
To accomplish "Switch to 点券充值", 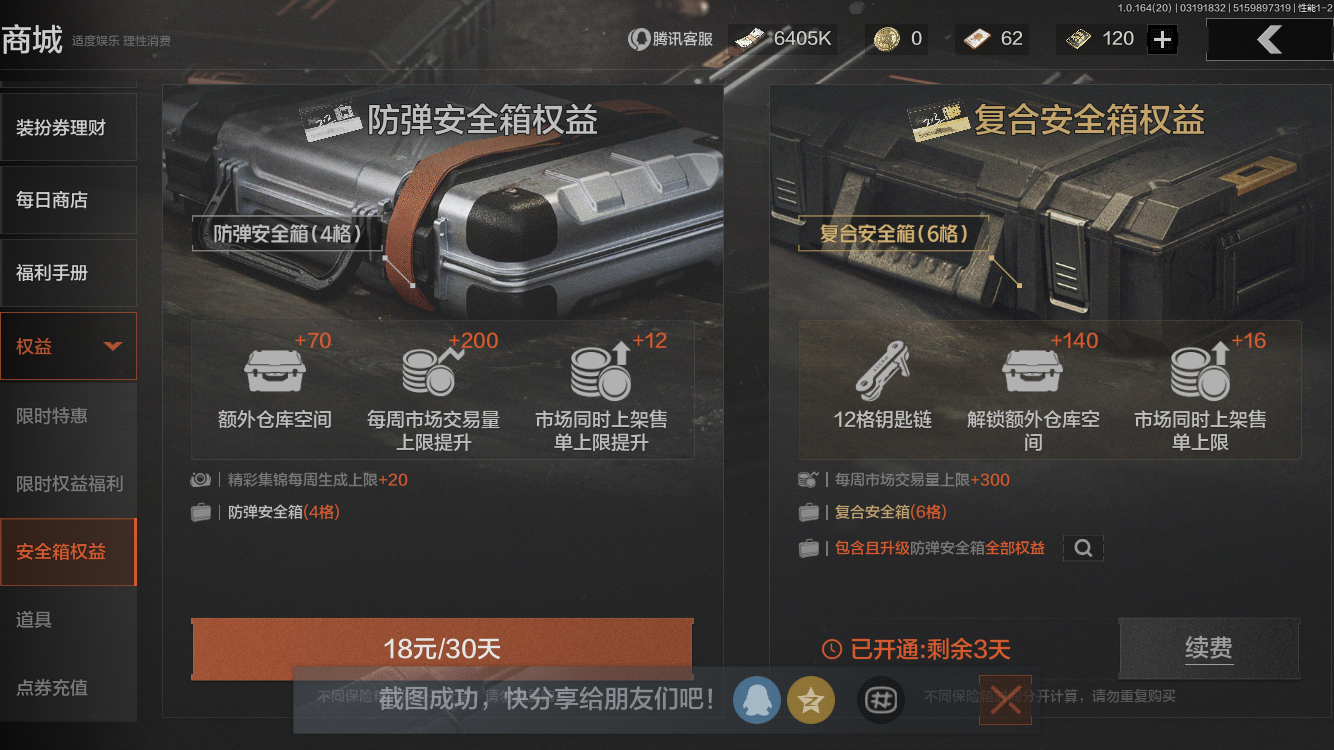I will point(68,688).
